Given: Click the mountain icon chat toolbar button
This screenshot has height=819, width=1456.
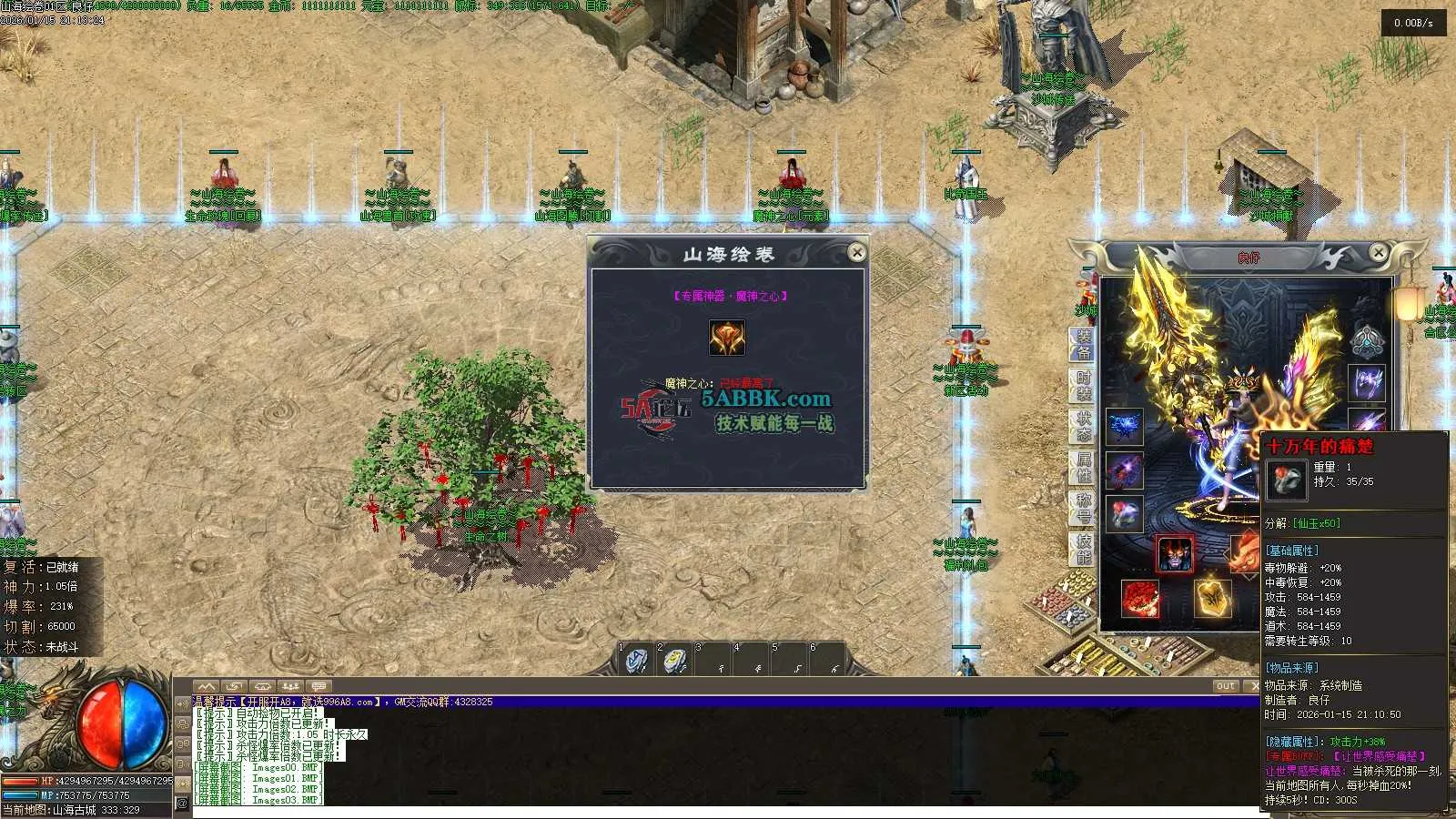Looking at the screenshot, I should (x=207, y=686).
